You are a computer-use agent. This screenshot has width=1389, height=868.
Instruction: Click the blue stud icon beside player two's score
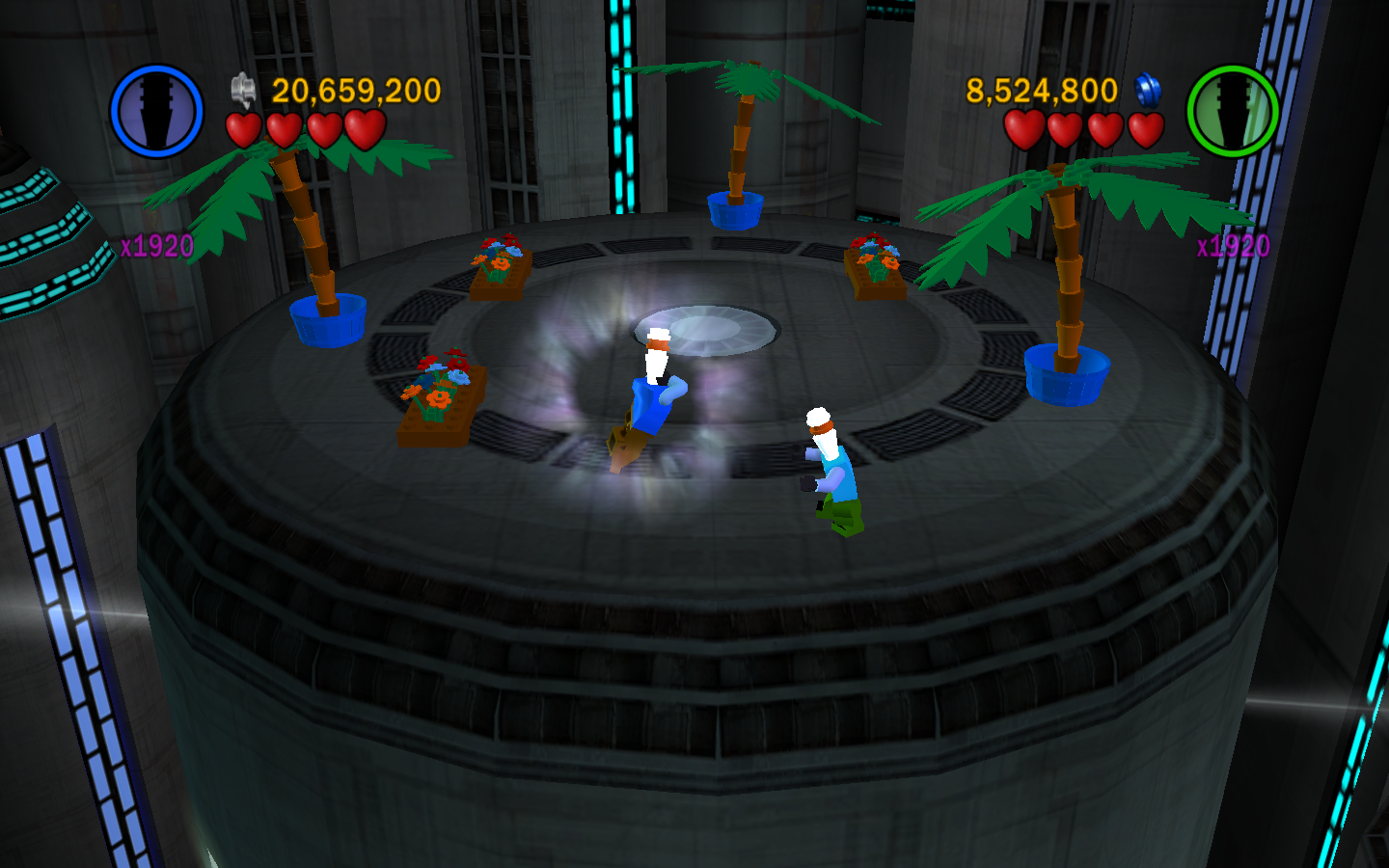click(x=1148, y=91)
